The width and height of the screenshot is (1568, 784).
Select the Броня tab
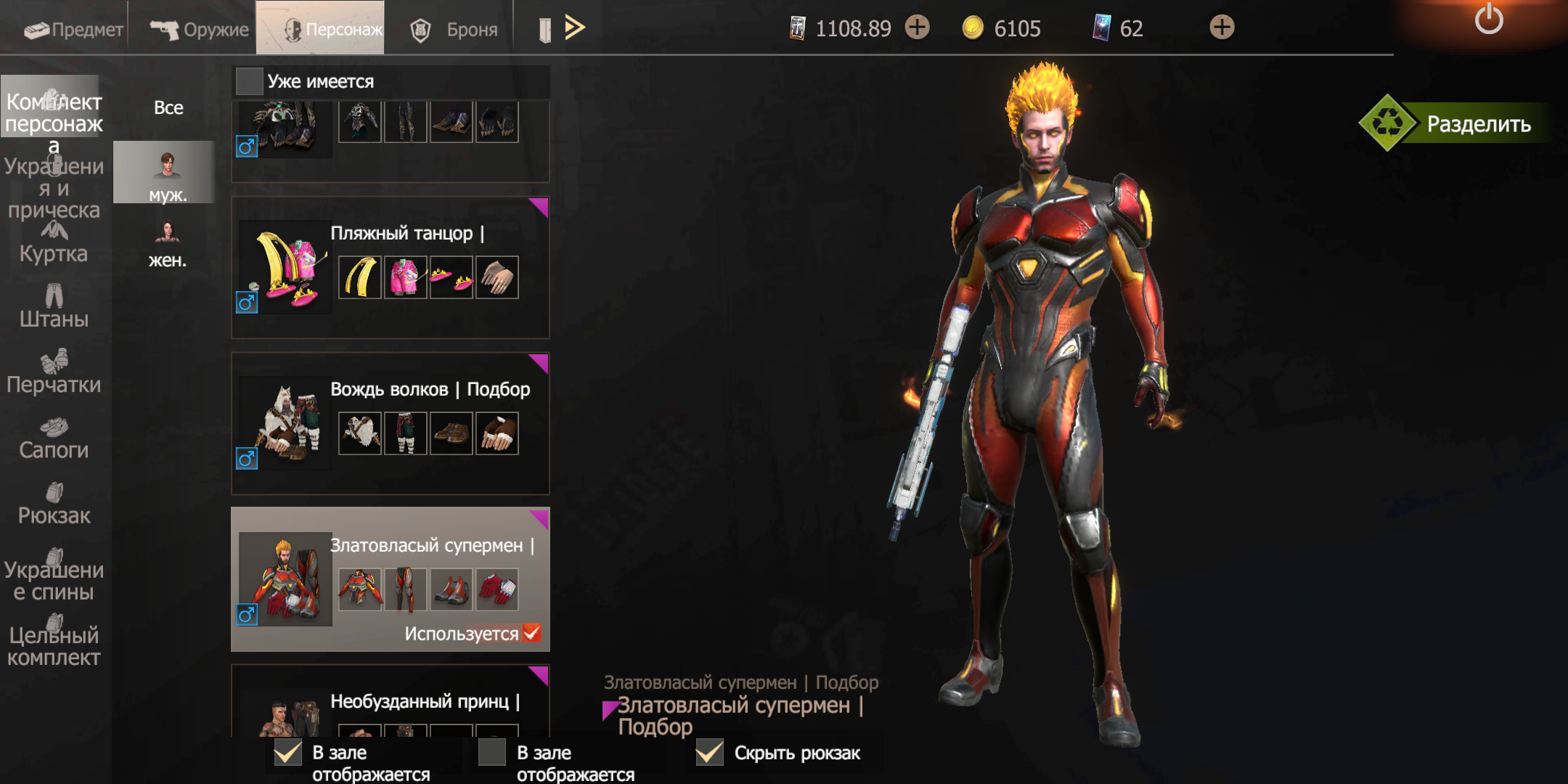pyautogui.click(x=454, y=29)
